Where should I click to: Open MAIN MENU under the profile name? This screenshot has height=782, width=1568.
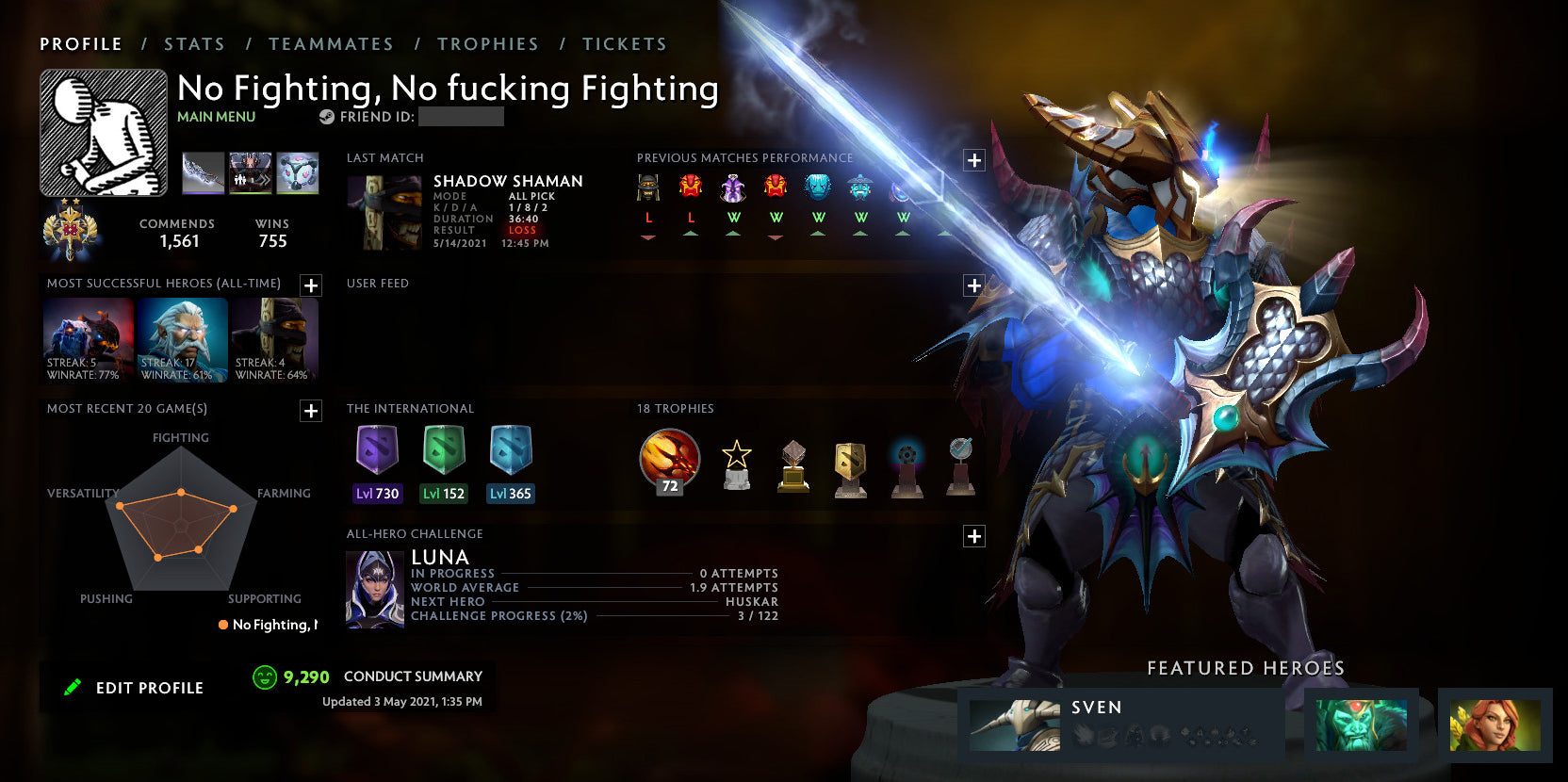[x=216, y=117]
